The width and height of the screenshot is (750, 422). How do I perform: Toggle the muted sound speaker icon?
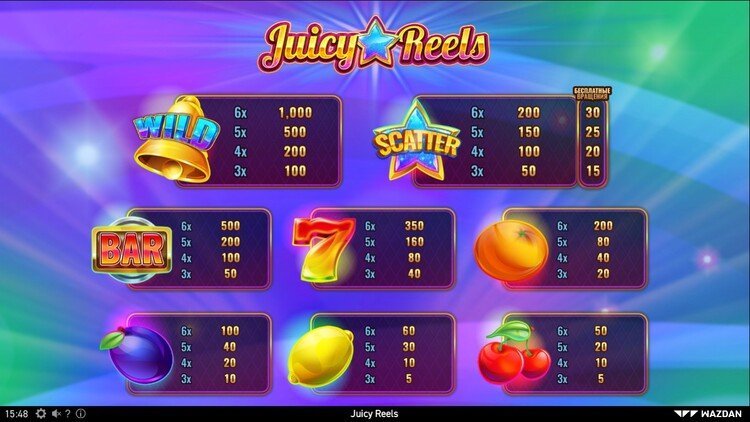55,413
